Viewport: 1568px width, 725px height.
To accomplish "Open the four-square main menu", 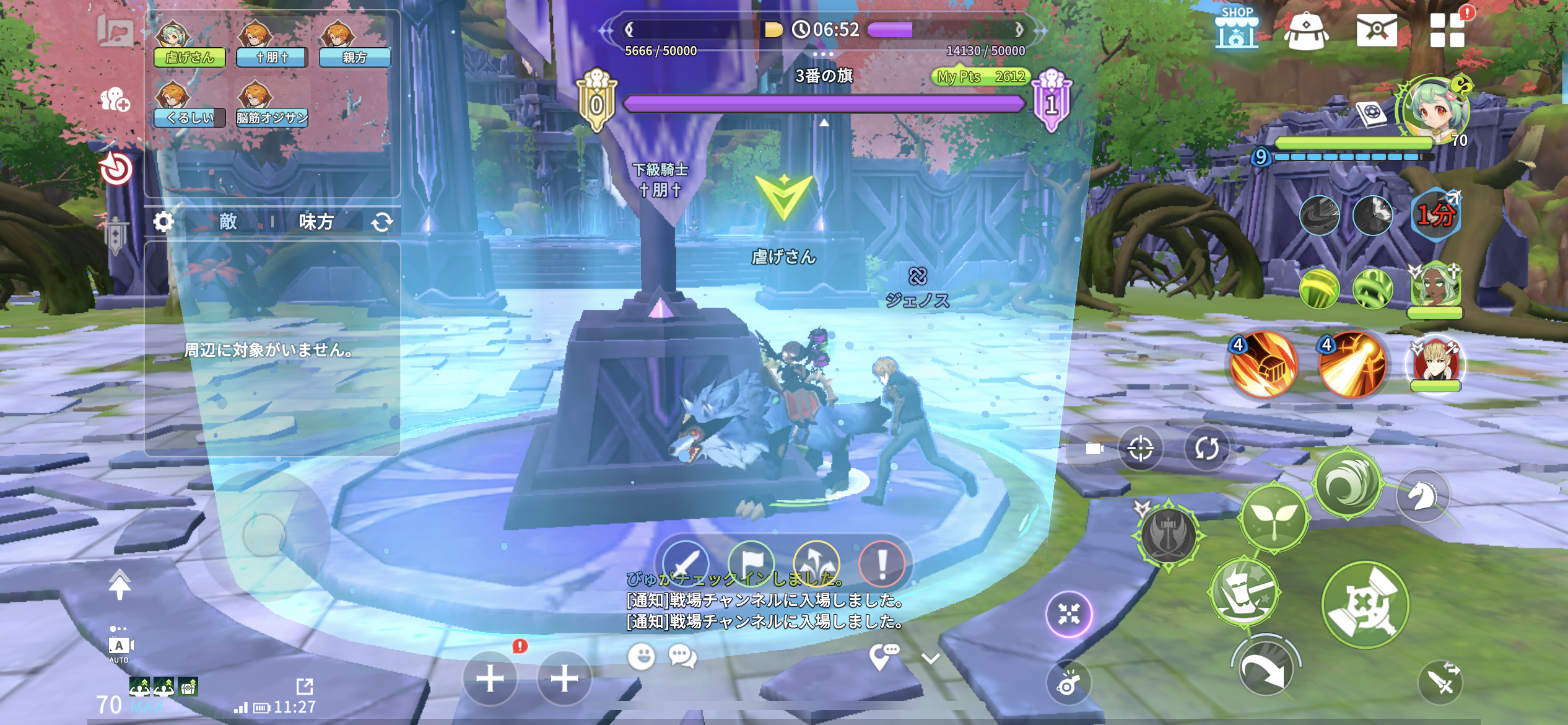I will click(x=1447, y=30).
